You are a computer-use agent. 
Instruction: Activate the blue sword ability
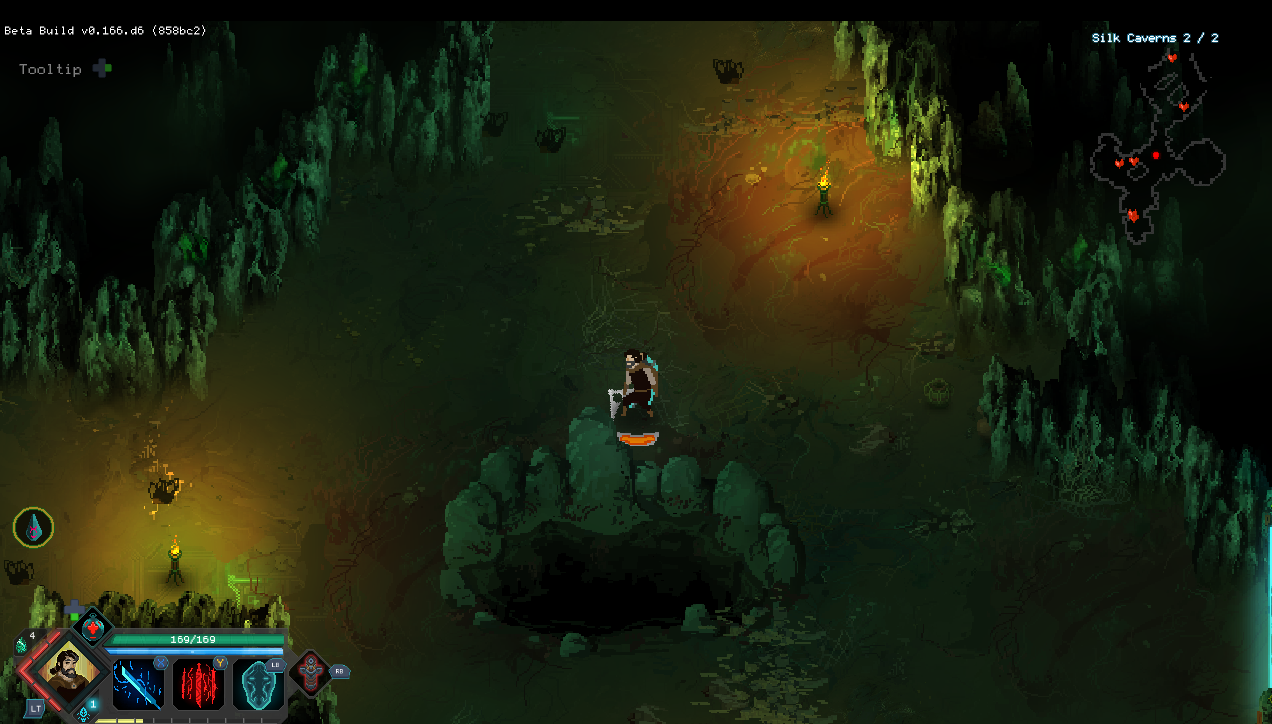[137, 683]
